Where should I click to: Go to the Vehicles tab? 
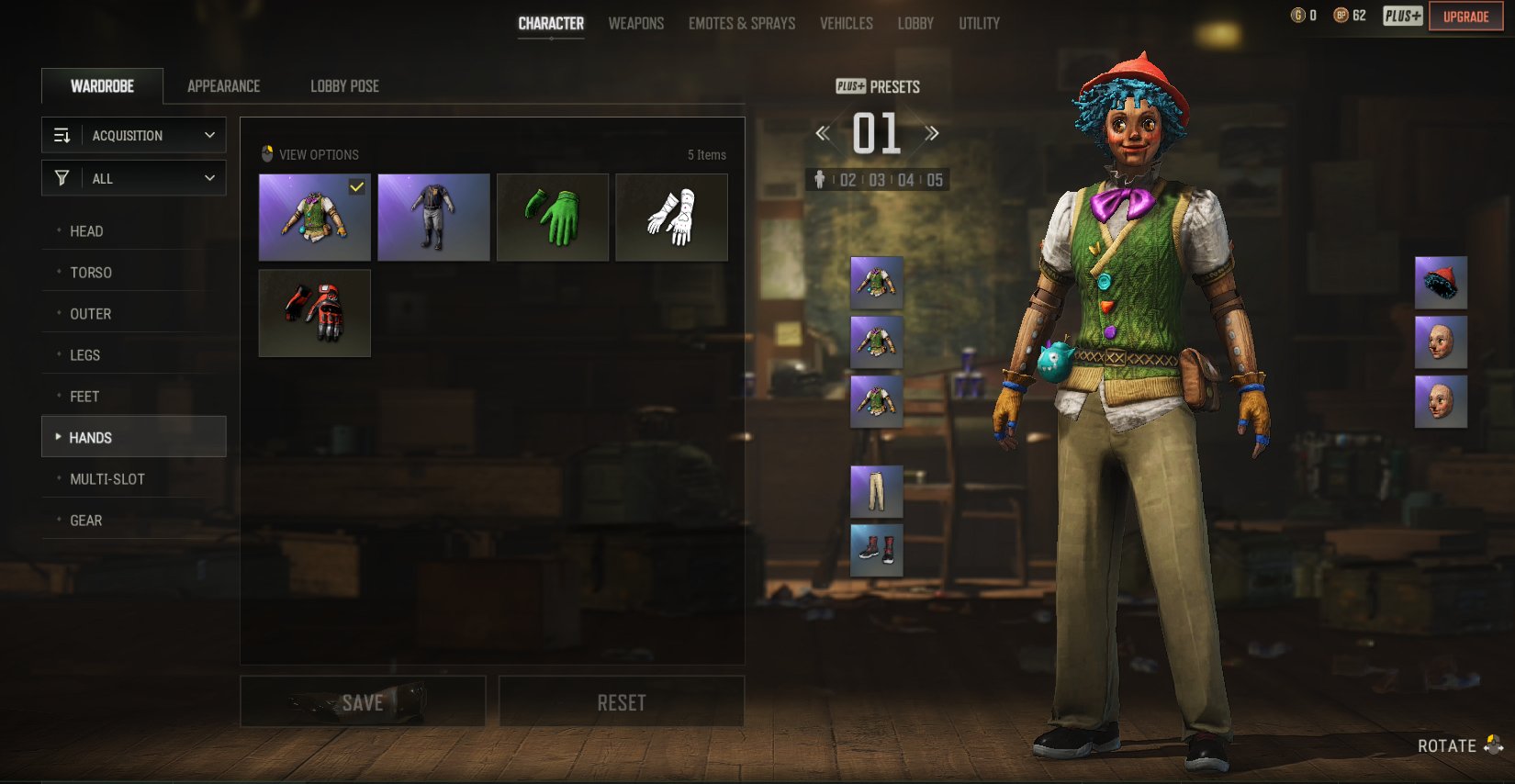[846, 24]
